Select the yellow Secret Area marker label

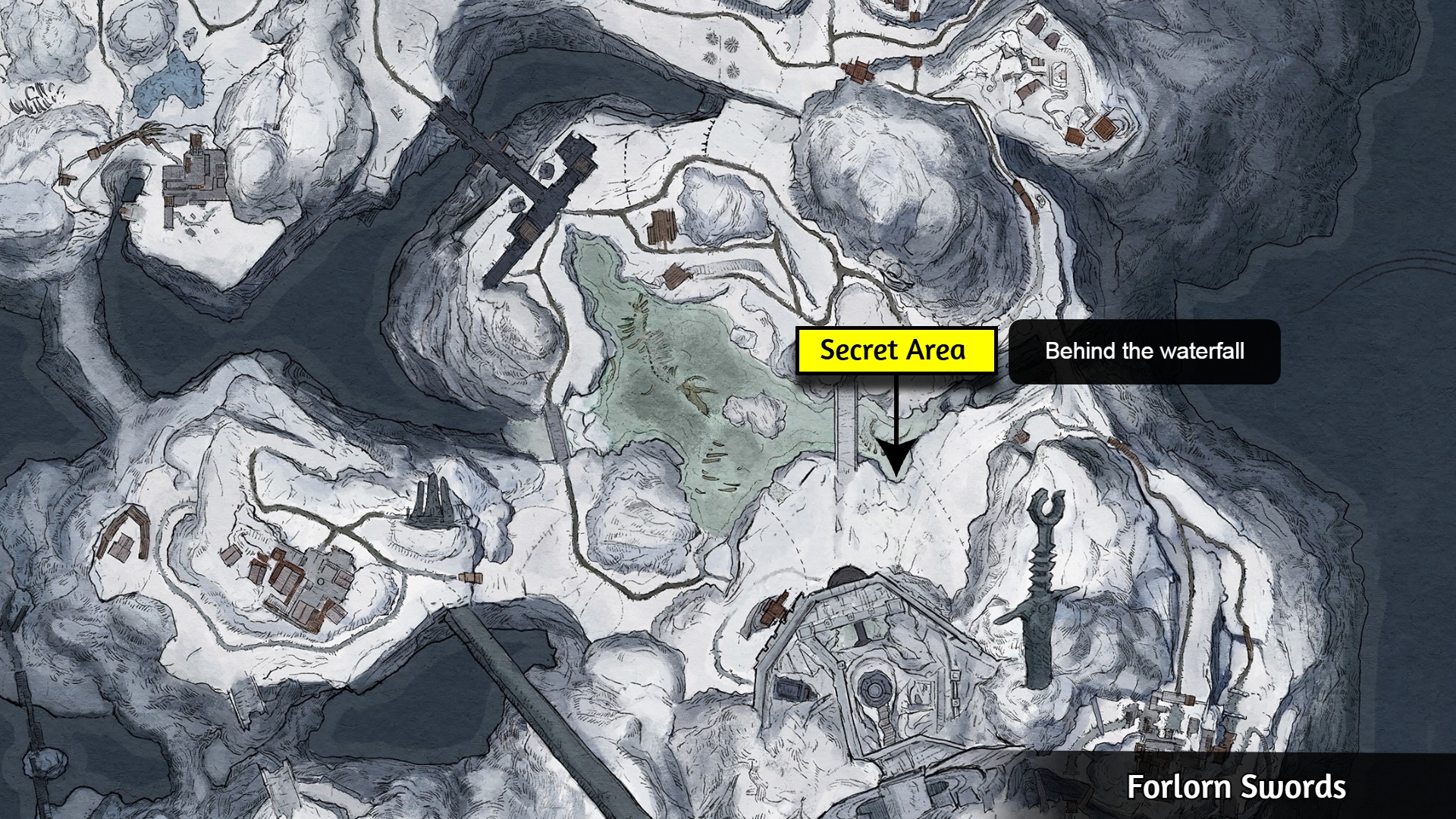pyautogui.click(x=895, y=350)
